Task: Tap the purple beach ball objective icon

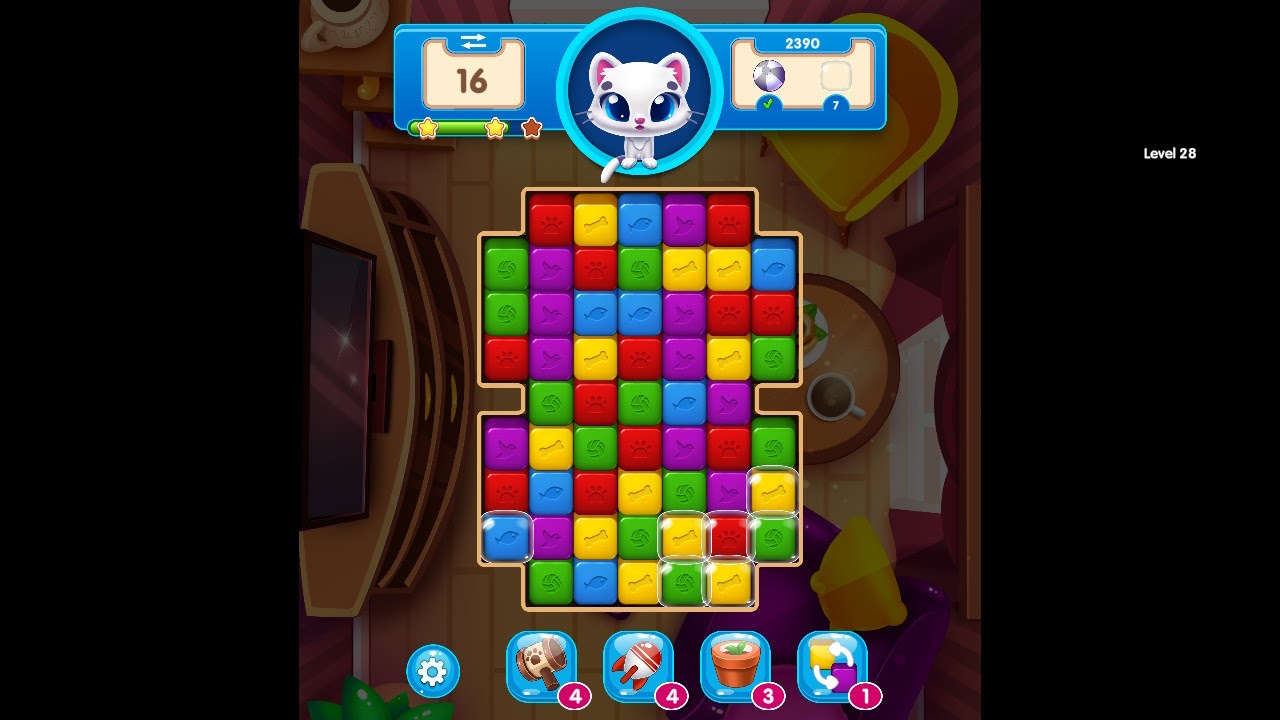Action: click(768, 75)
